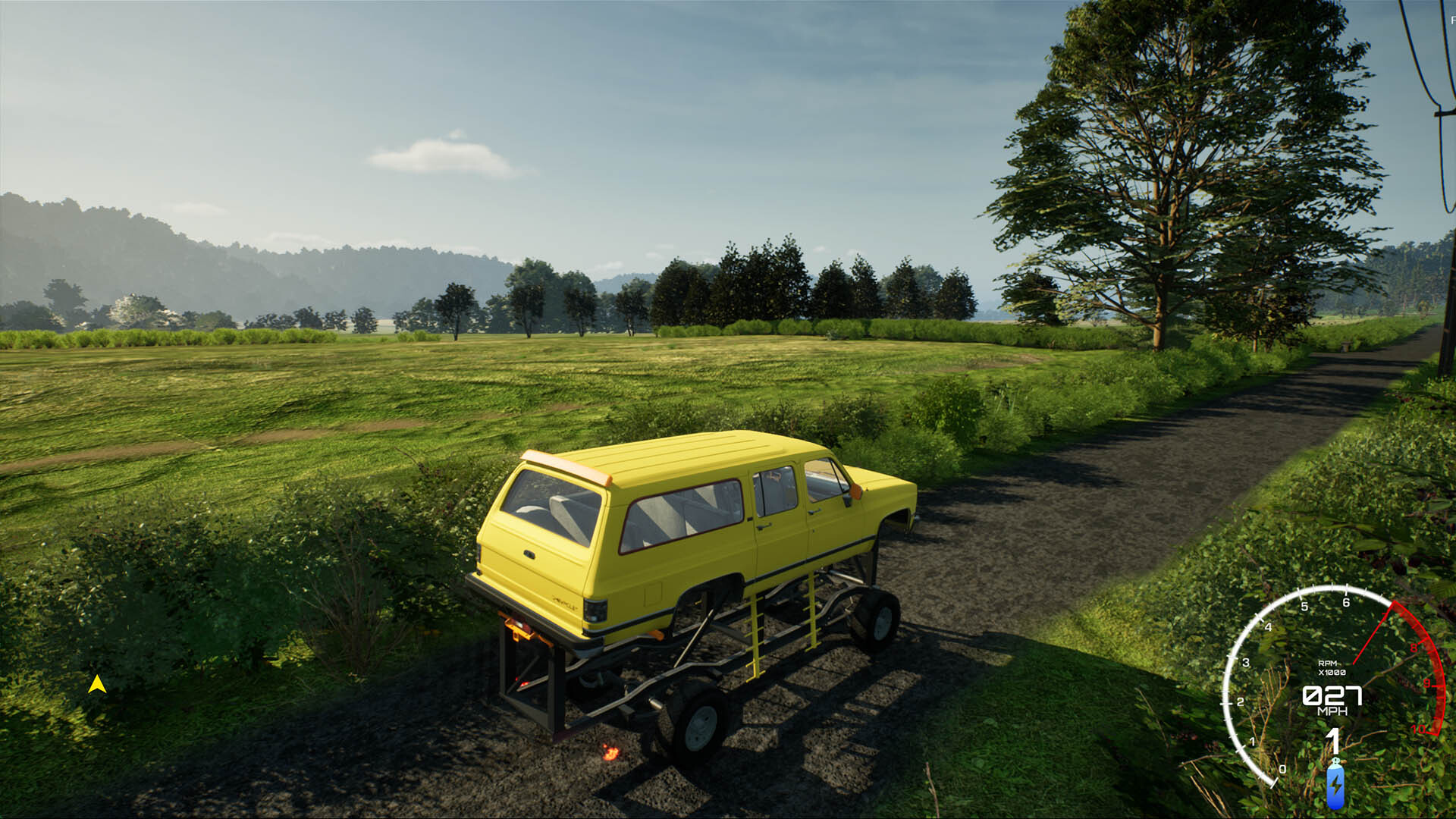The height and width of the screenshot is (819, 1456).
Task: Click the 0 mark on the tachometer dial
Action: point(1282,769)
